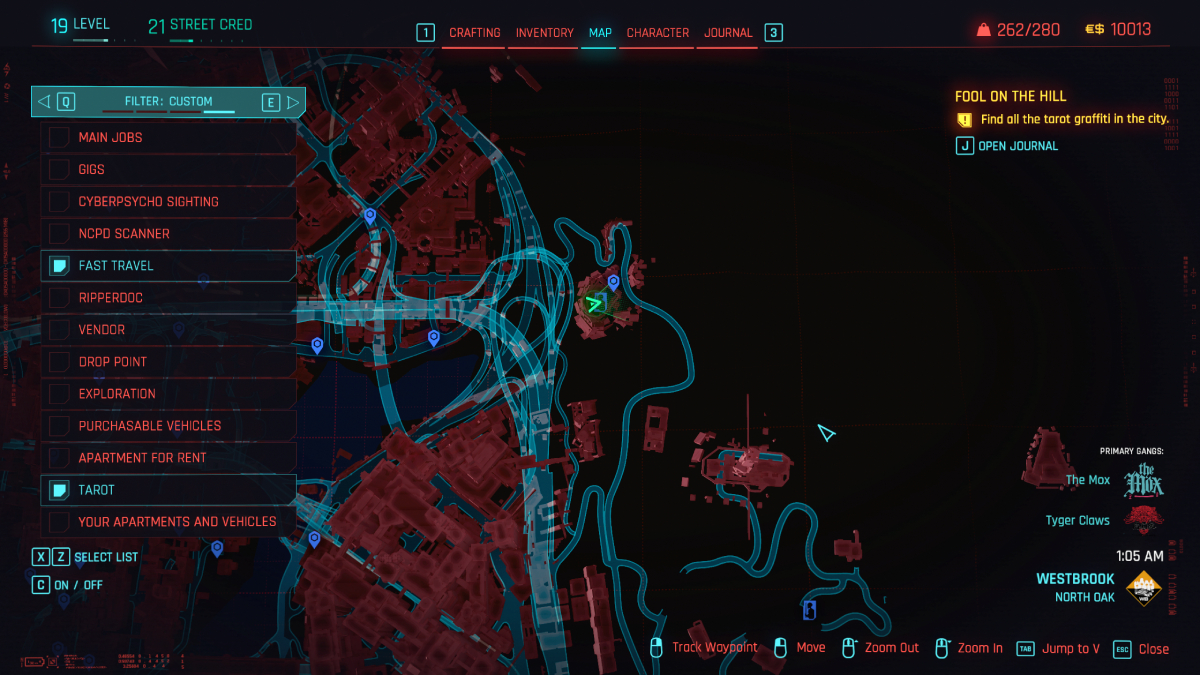Toggle Apartment For Rent filter
Viewport: 1200px width, 675px height.
(x=60, y=457)
